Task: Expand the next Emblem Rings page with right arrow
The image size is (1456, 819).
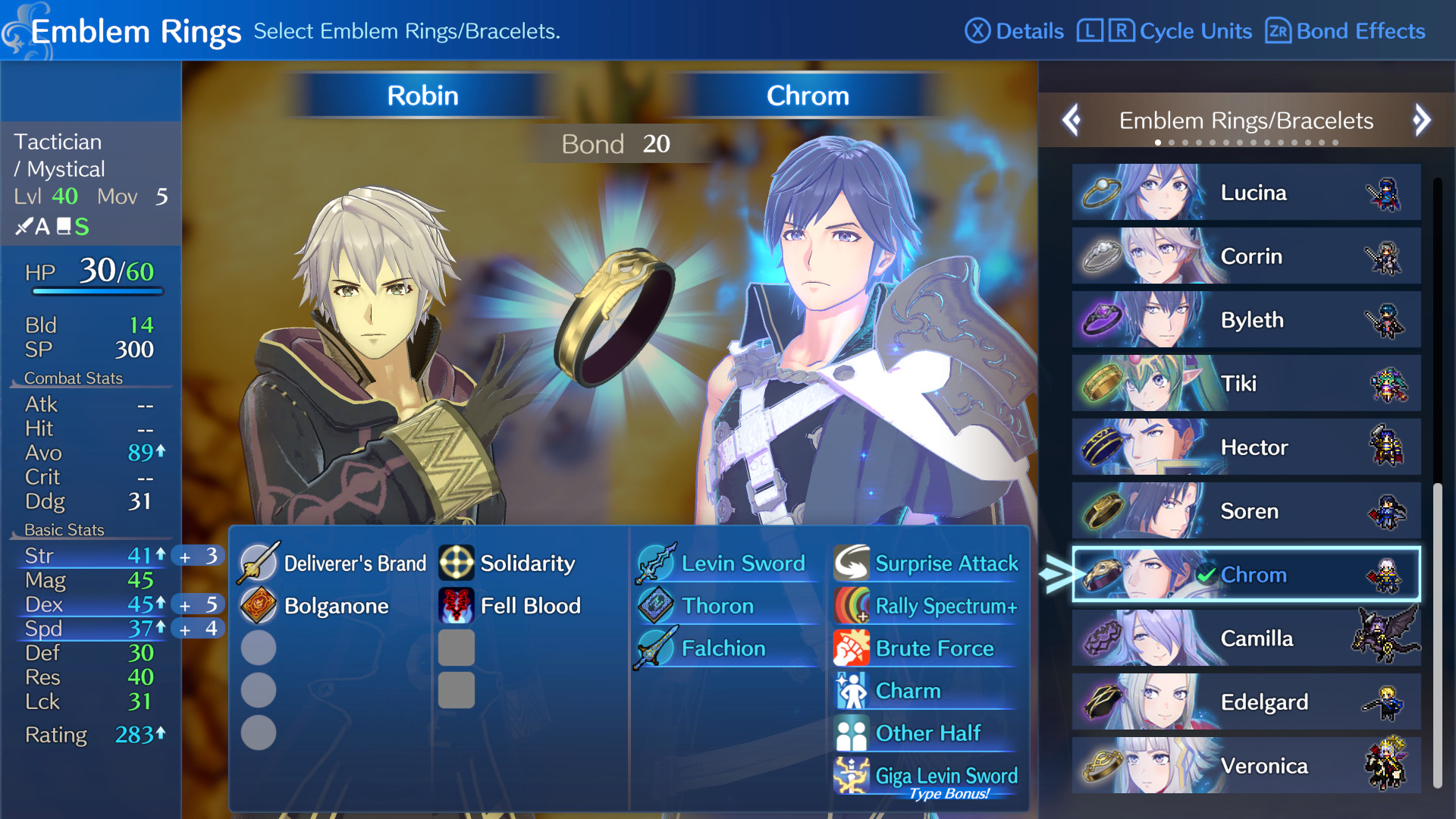Action: coord(1421,121)
